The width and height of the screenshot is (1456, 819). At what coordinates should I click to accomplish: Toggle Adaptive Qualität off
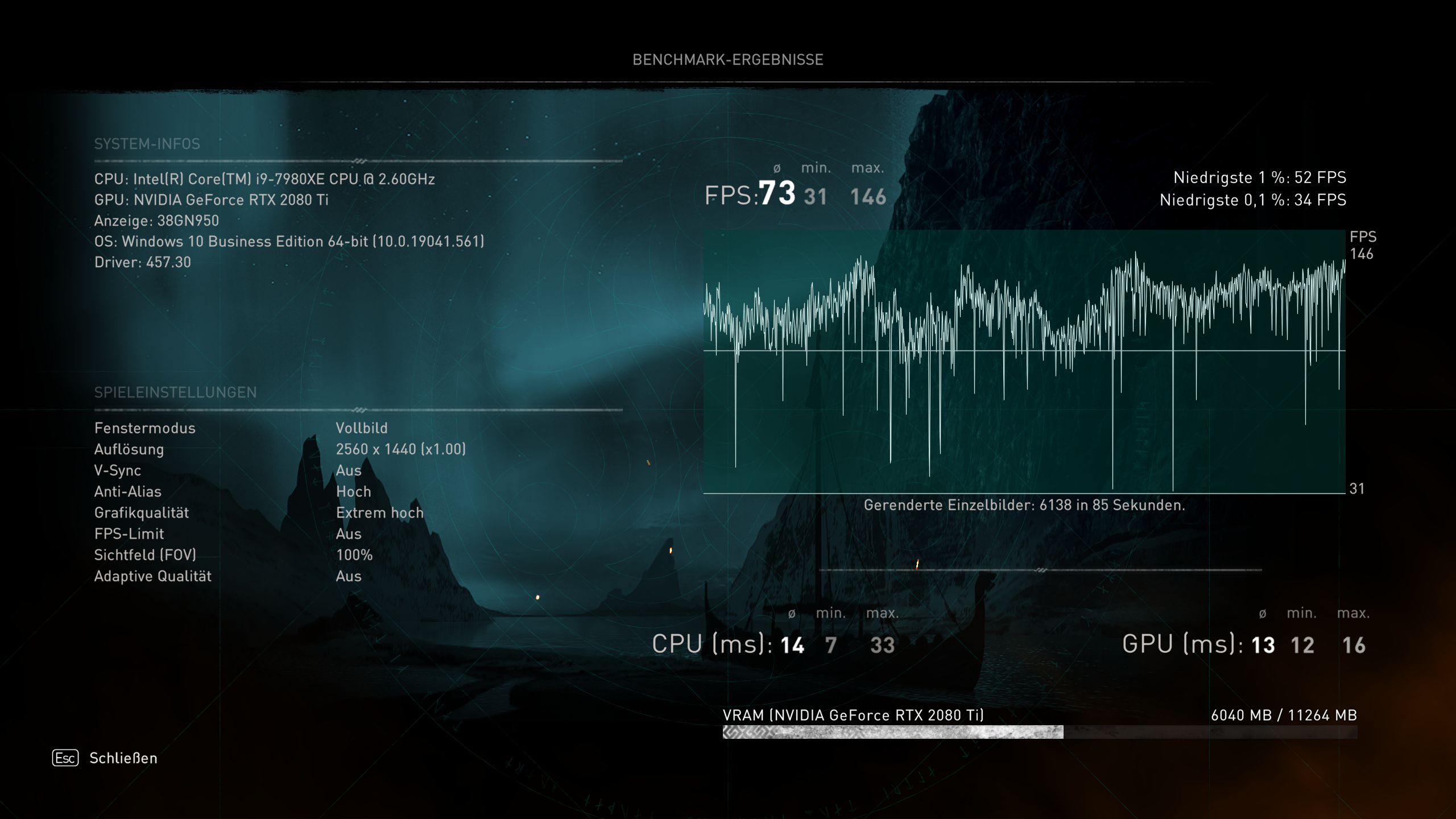pos(349,576)
